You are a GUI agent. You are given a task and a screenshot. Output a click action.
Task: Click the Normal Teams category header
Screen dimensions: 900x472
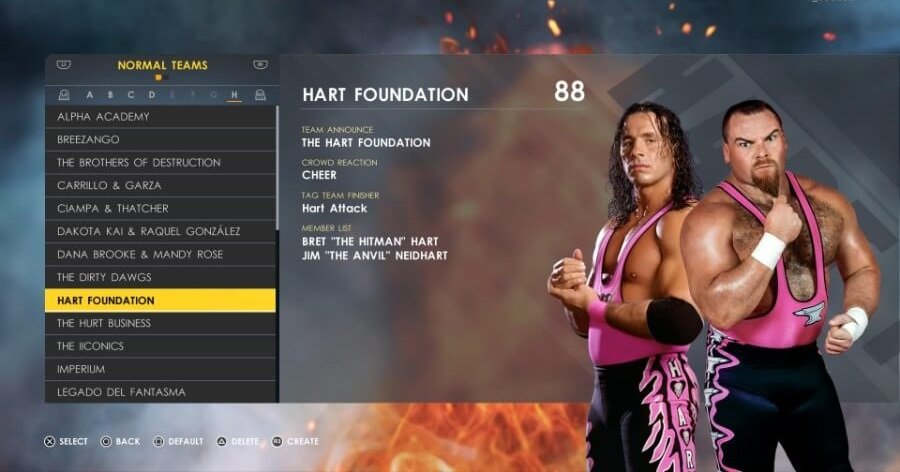[x=162, y=66]
